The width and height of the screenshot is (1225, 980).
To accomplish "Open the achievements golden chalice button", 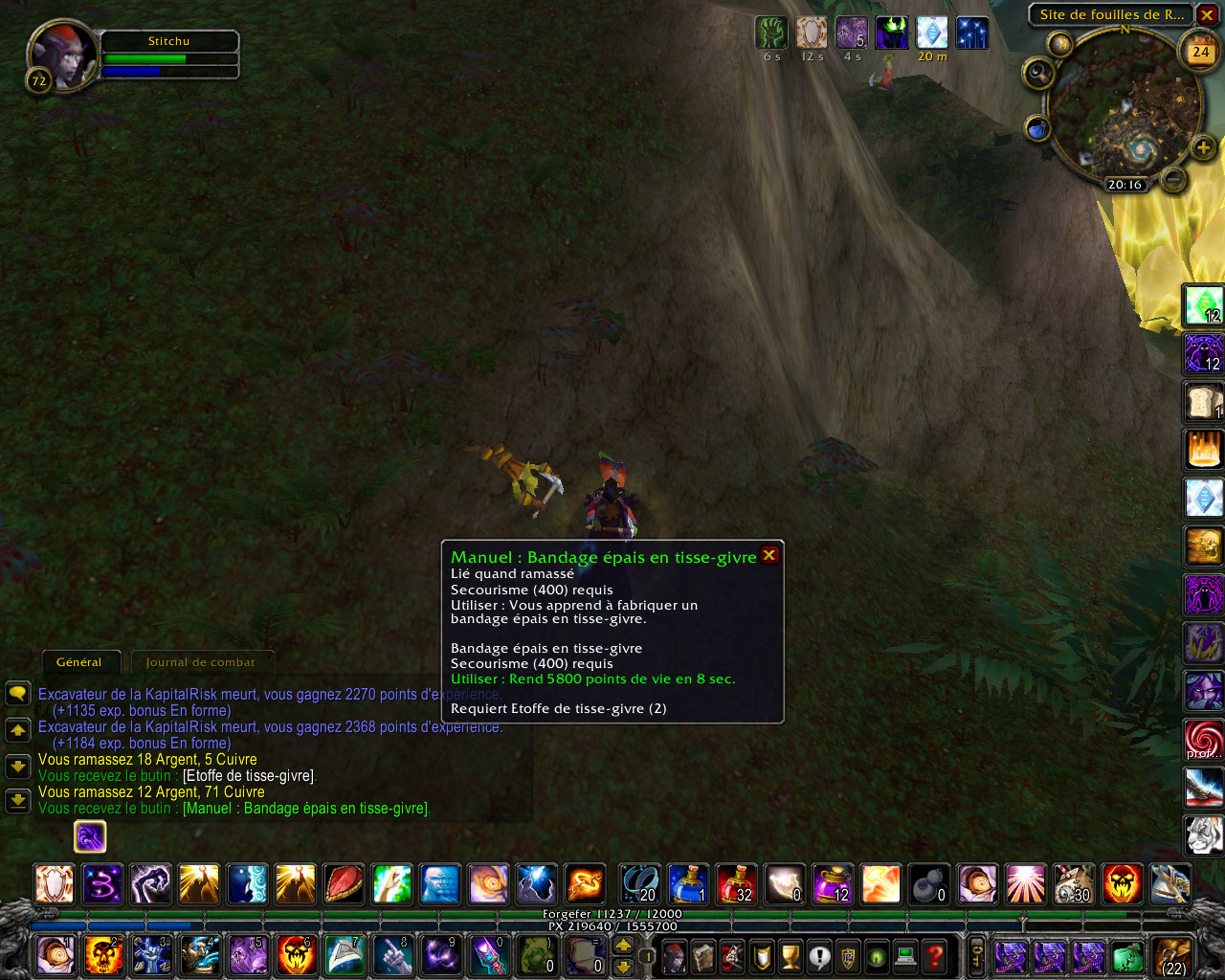I will pyautogui.click(x=791, y=956).
